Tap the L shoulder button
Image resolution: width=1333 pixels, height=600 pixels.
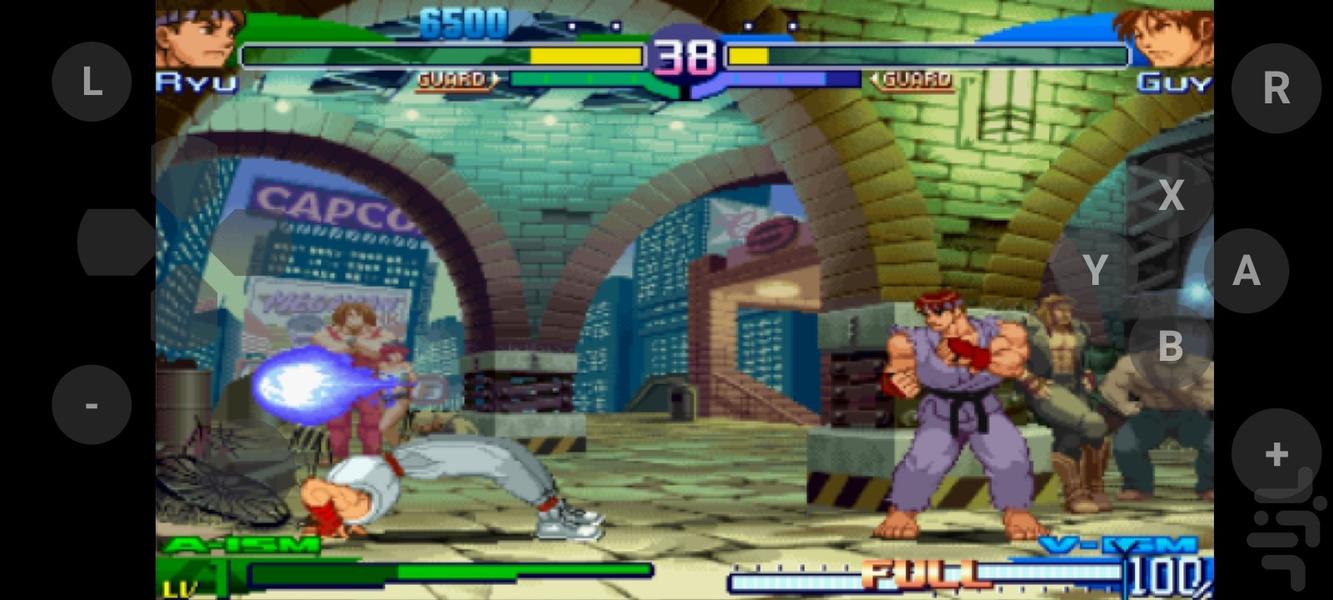[x=91, y=83]
